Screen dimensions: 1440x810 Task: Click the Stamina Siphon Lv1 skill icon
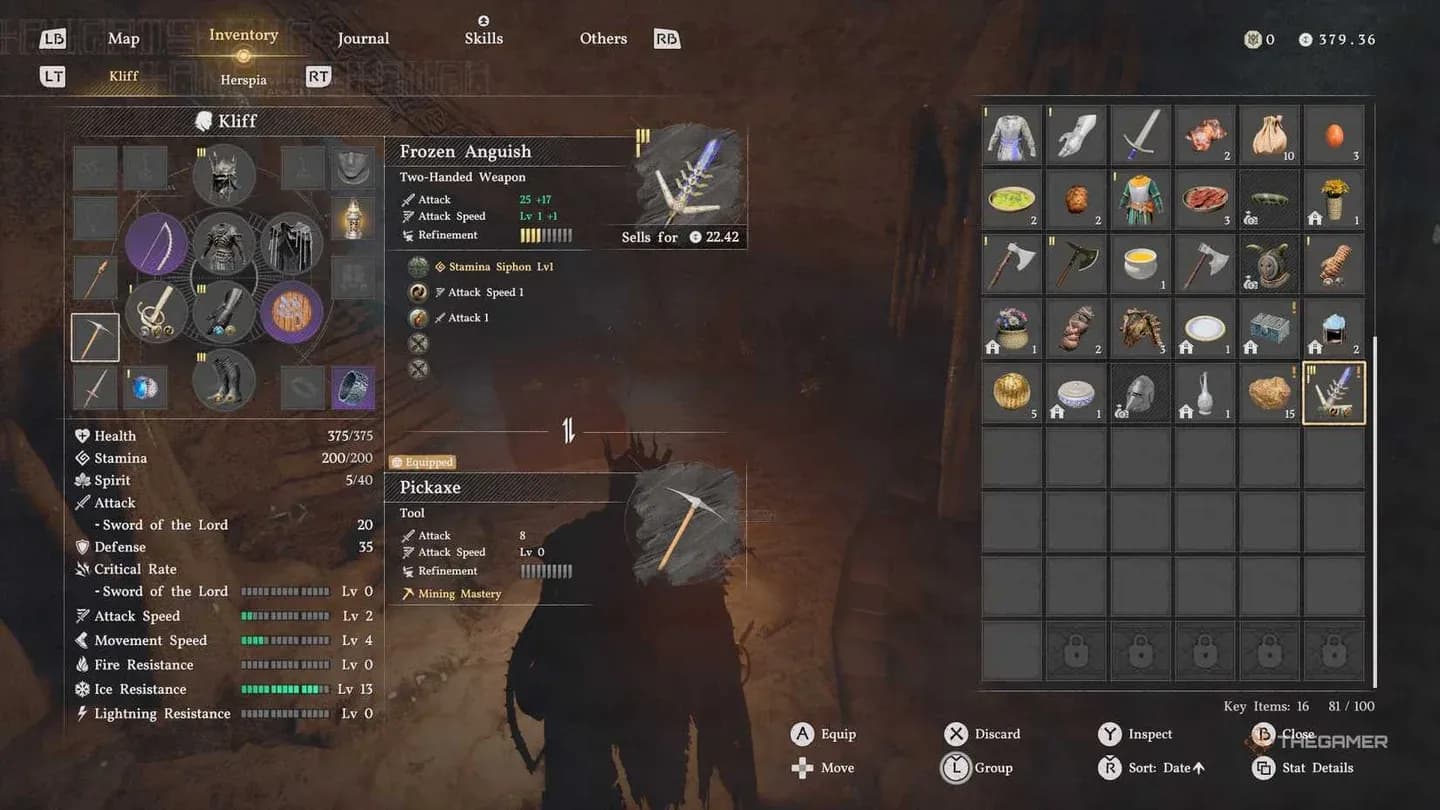[x=420, y=266]
